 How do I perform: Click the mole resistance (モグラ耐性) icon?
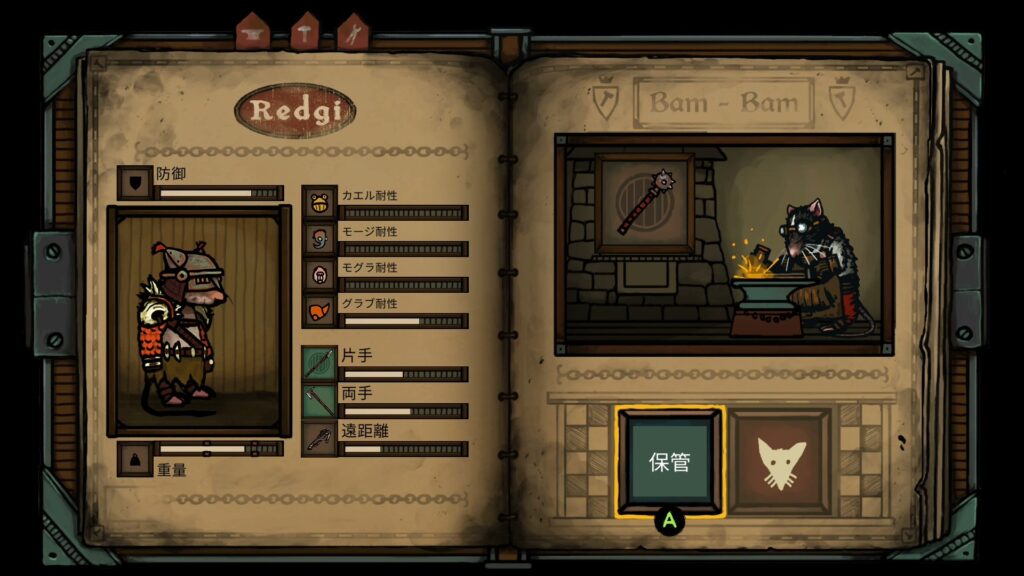[319, 274]
